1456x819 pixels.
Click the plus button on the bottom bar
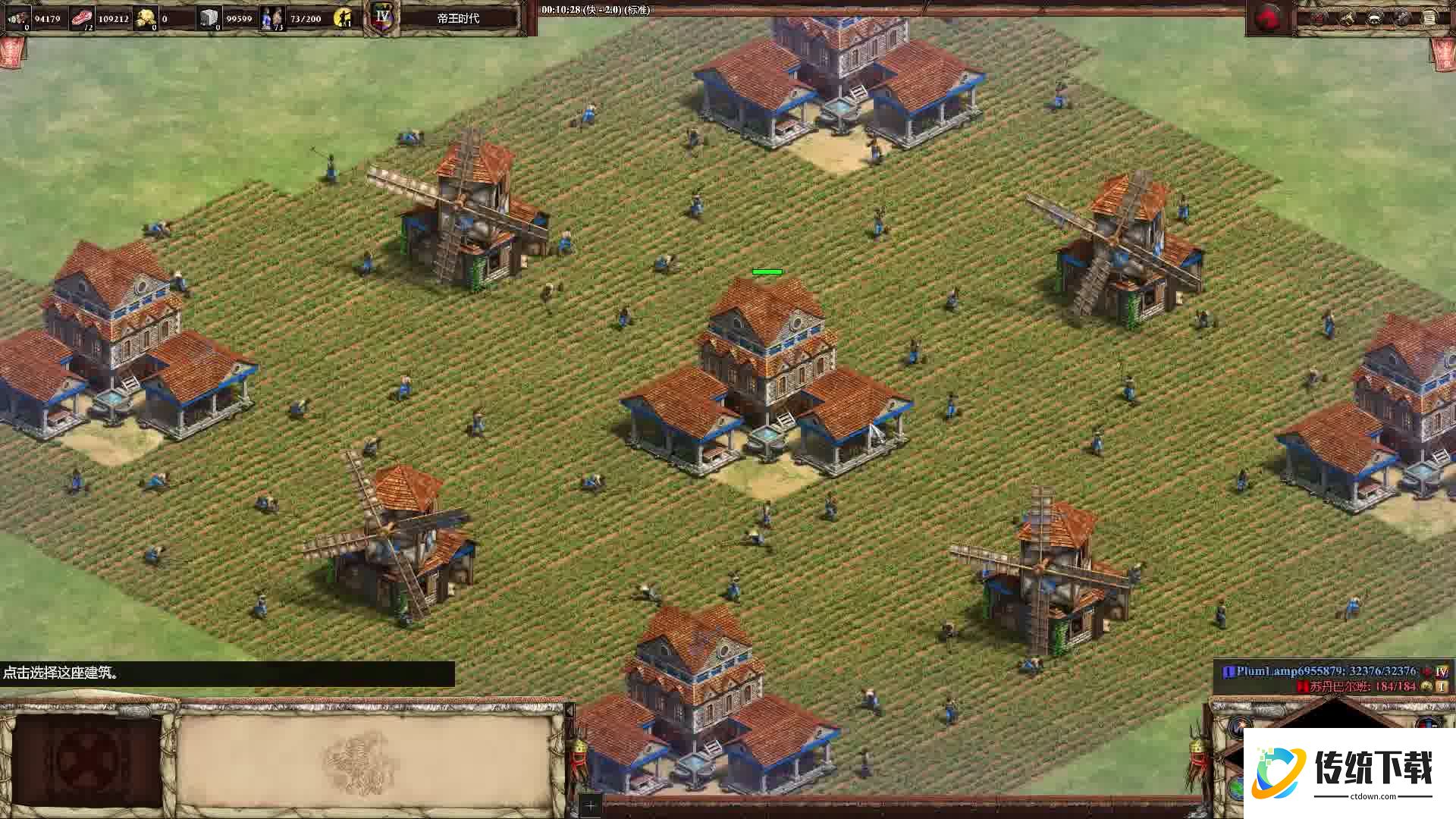pyautogui.click(x=590, y=805)
